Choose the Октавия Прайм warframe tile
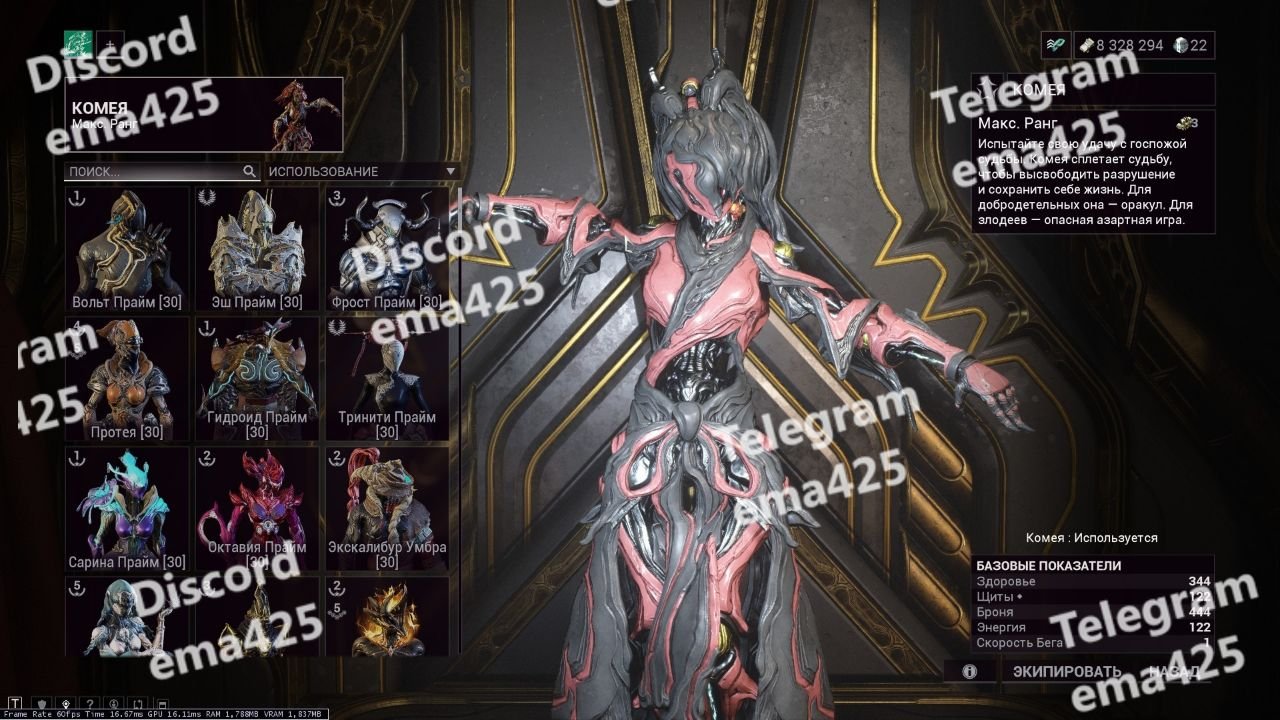 pyautogui.click(x=257, y=508)
